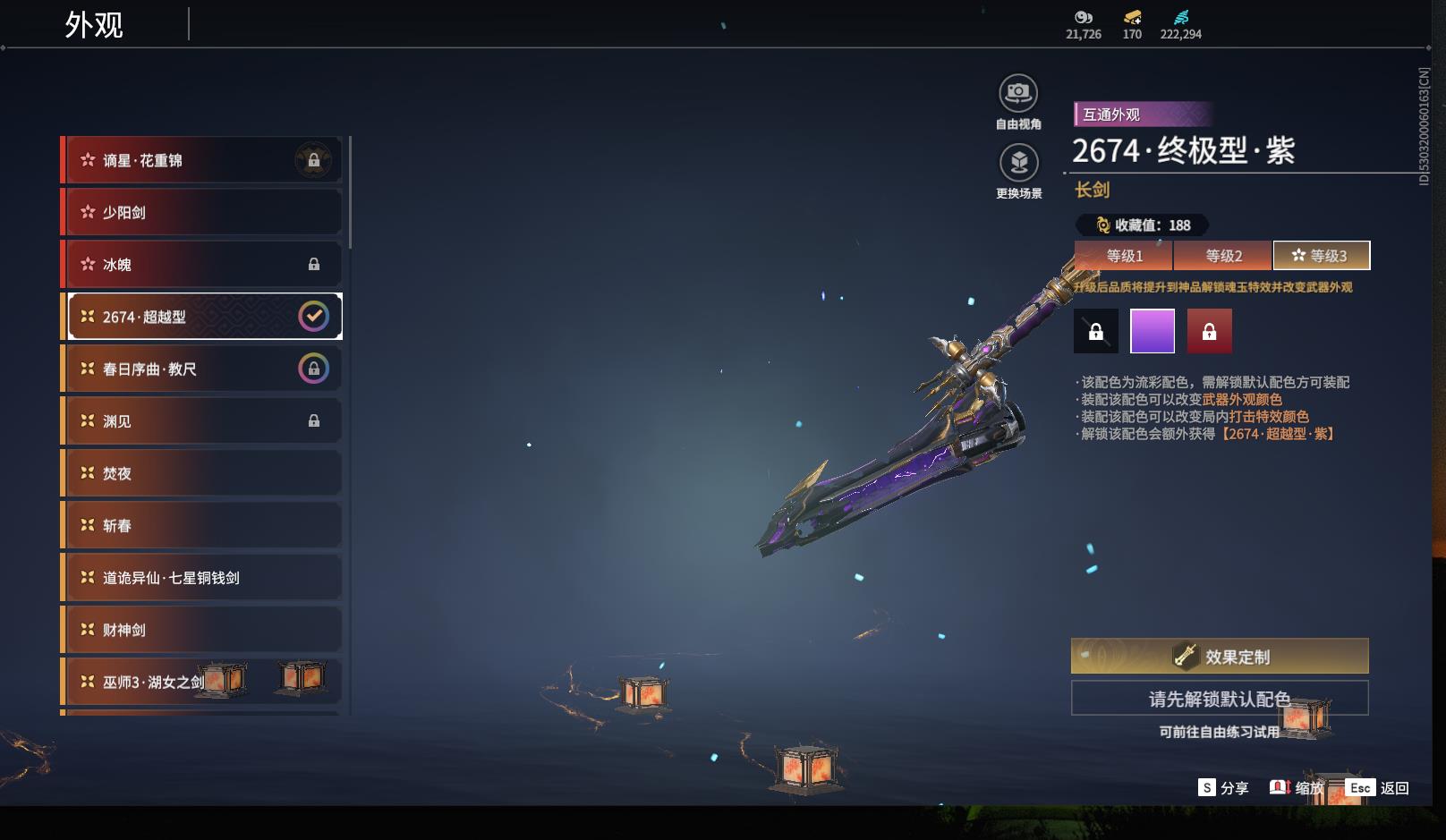Click the 请先解锁默认配色 button

[x=1220, y=699]
